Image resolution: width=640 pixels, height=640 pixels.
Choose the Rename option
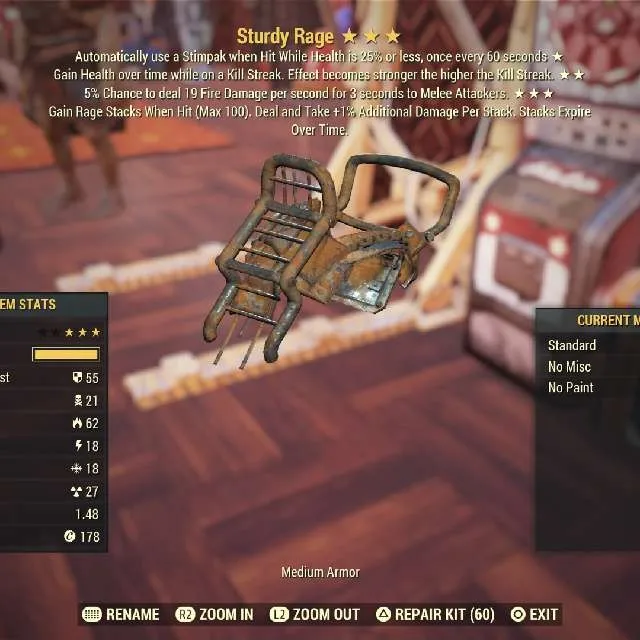pos(121,614)
